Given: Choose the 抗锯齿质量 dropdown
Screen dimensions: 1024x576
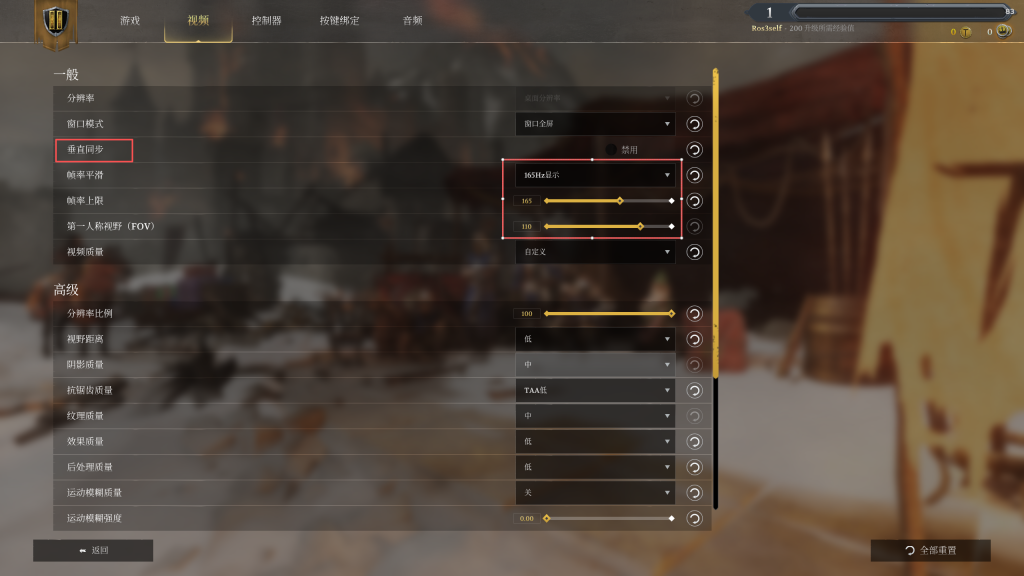Looking at the screenshot, I should [595, 390].
